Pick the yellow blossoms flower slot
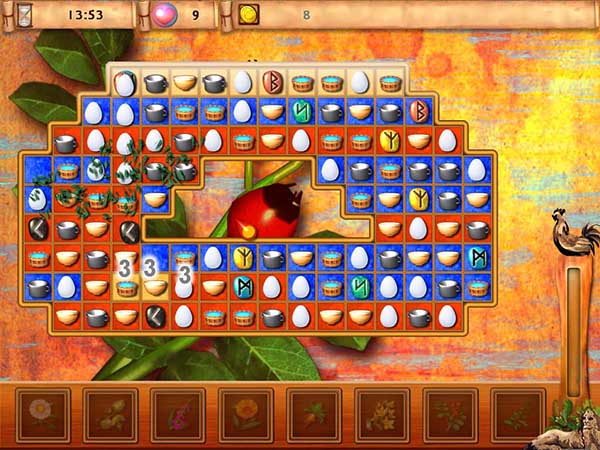The height and width of the screenshot is (450, 600). tap(382, 415)
